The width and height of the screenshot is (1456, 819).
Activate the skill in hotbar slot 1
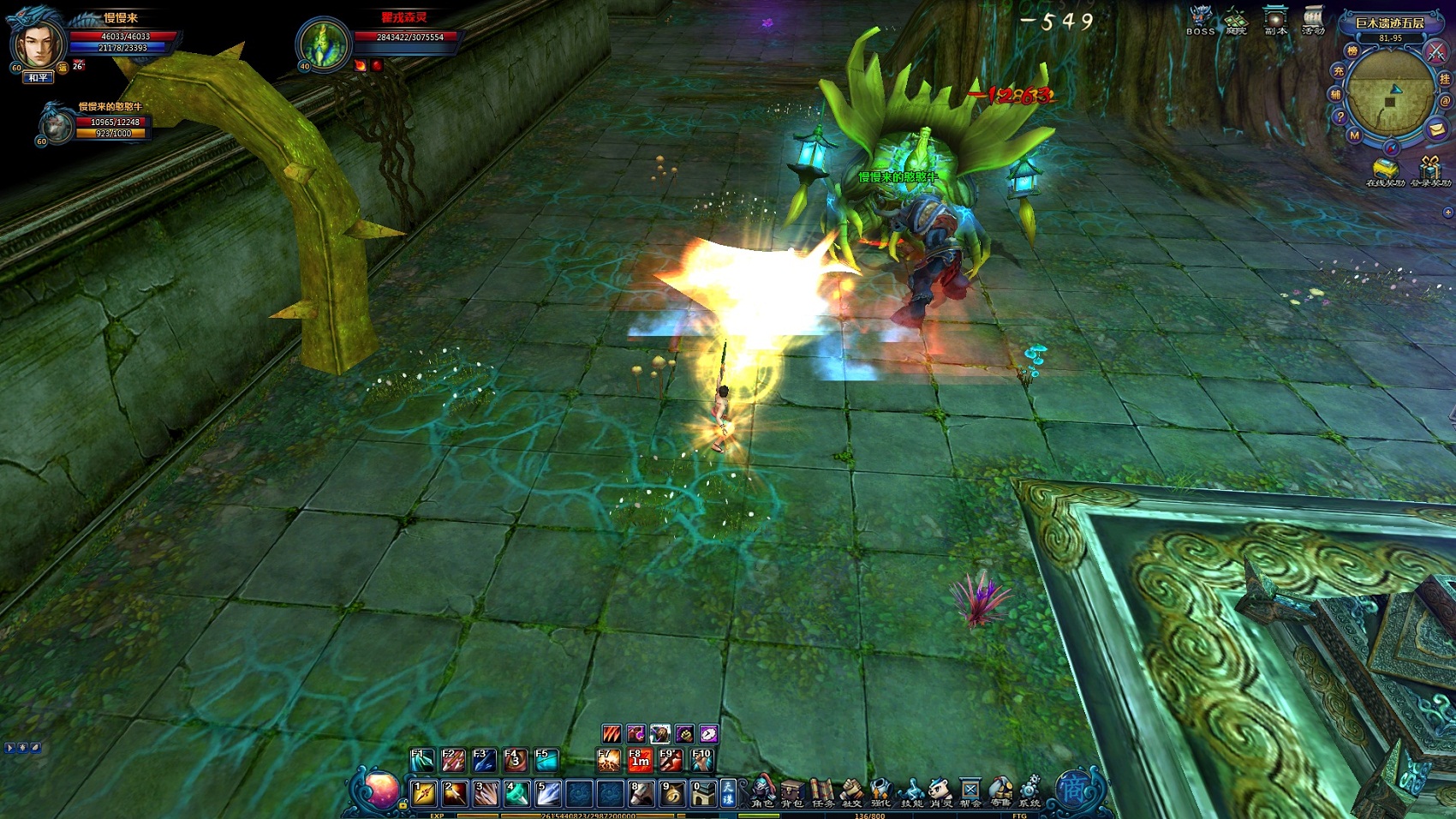(x=424, y=794)
